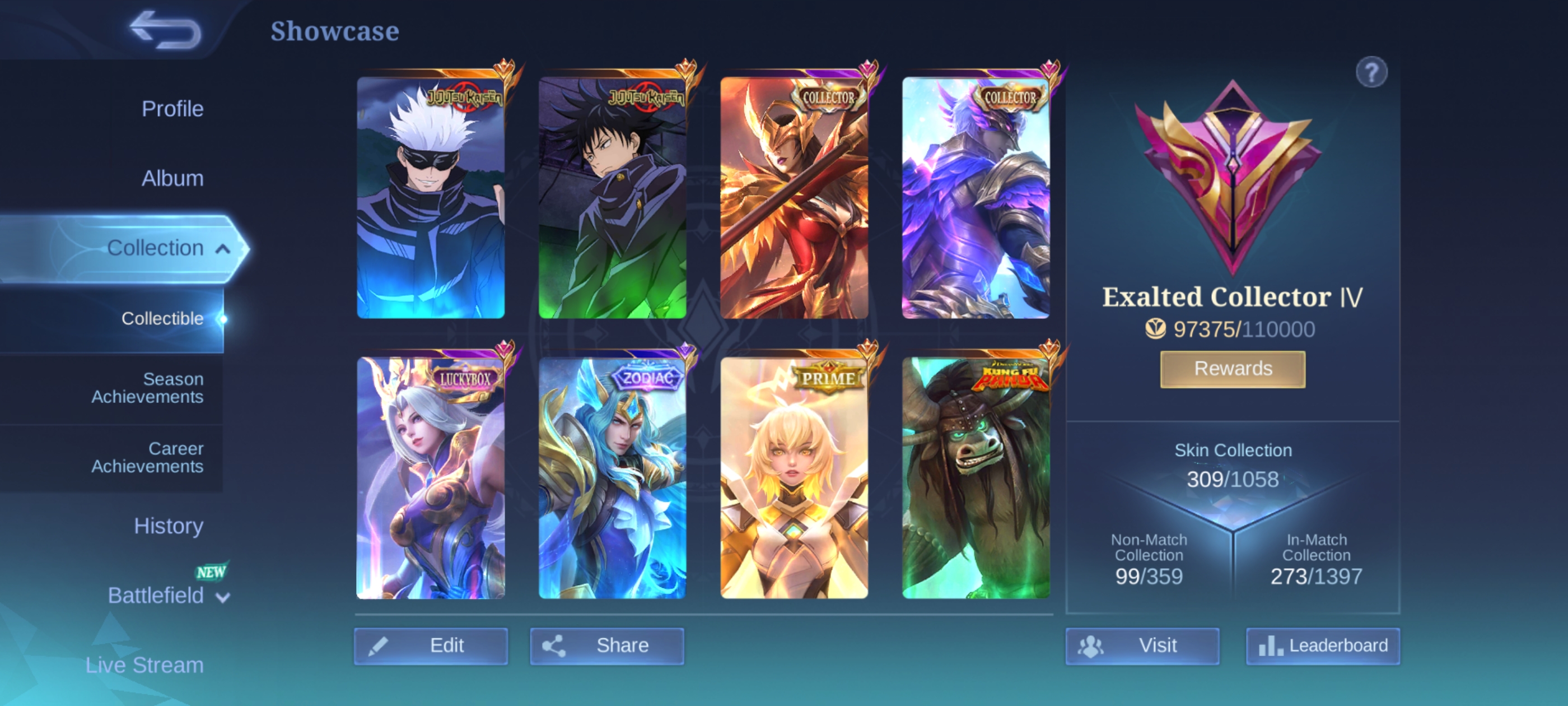Choose the red and gold Collector skin card
This screenshot has height=706, width=1568.
click(794, 197)
